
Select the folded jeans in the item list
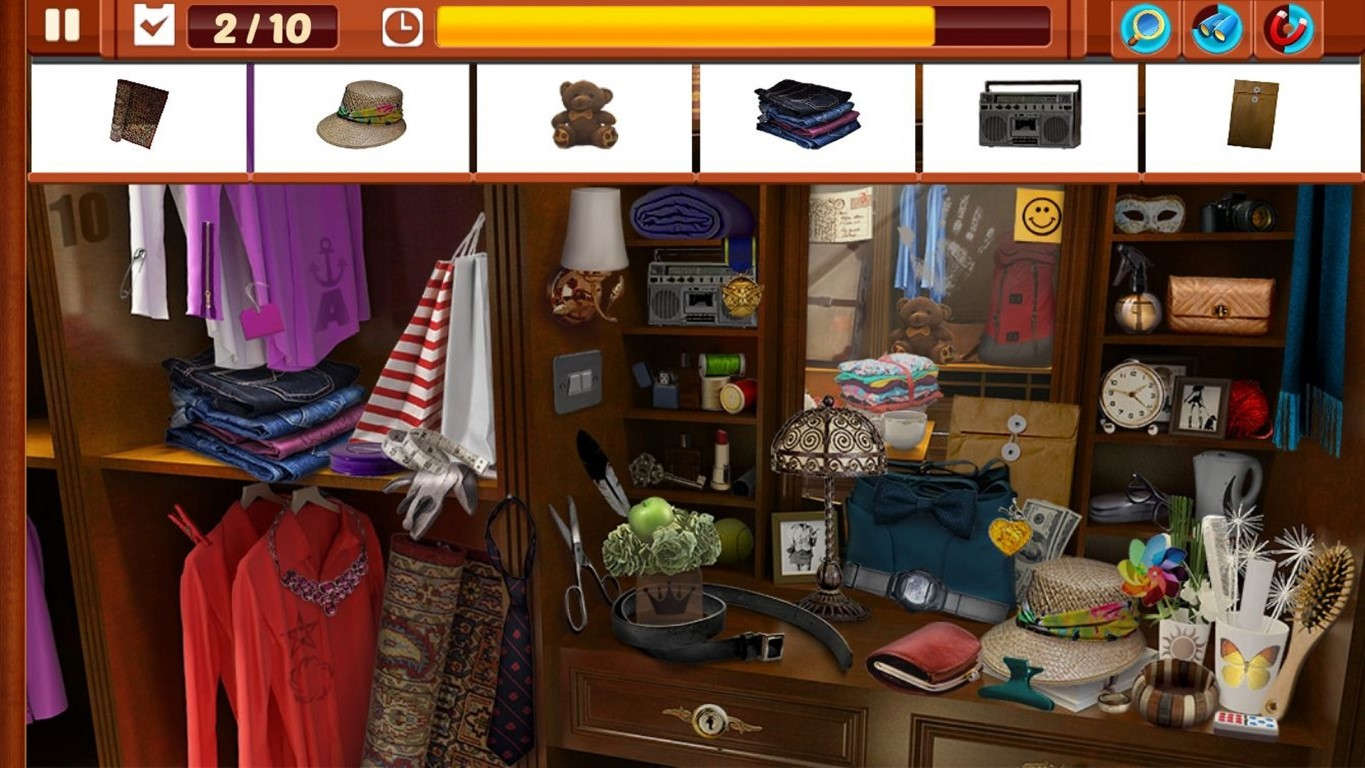coord(806,115)
